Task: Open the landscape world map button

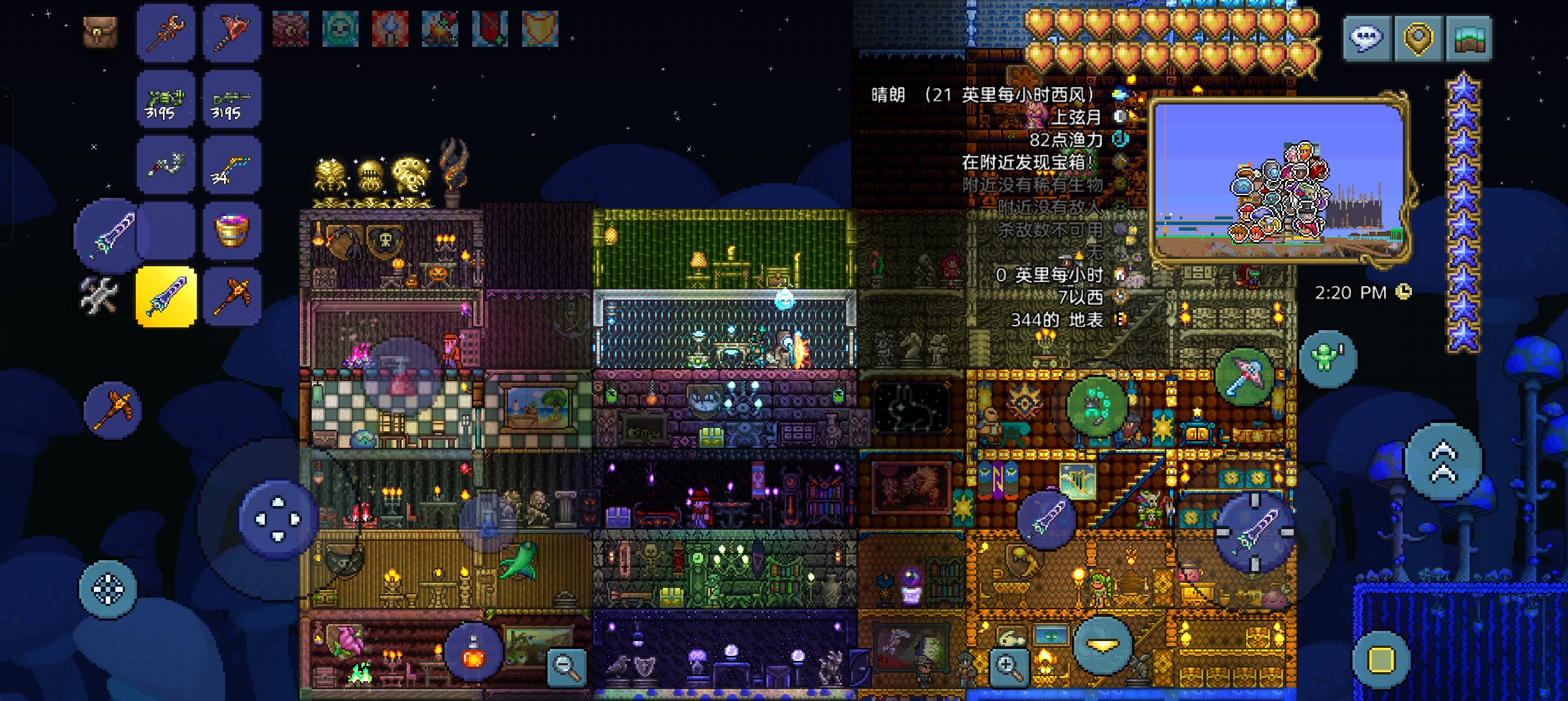Action: (x=1469, y=38)
